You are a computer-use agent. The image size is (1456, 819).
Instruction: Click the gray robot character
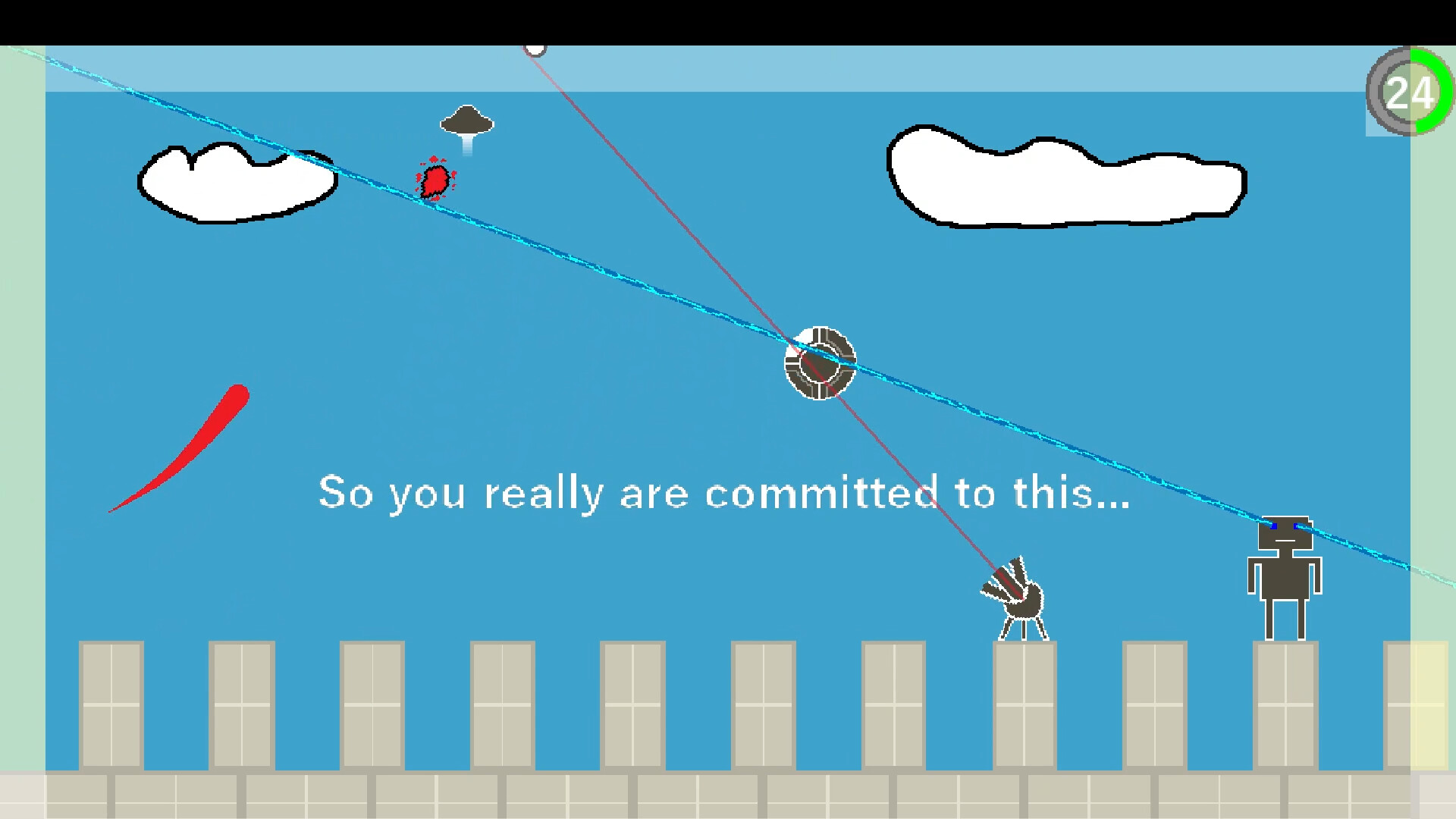point(1285,576)
